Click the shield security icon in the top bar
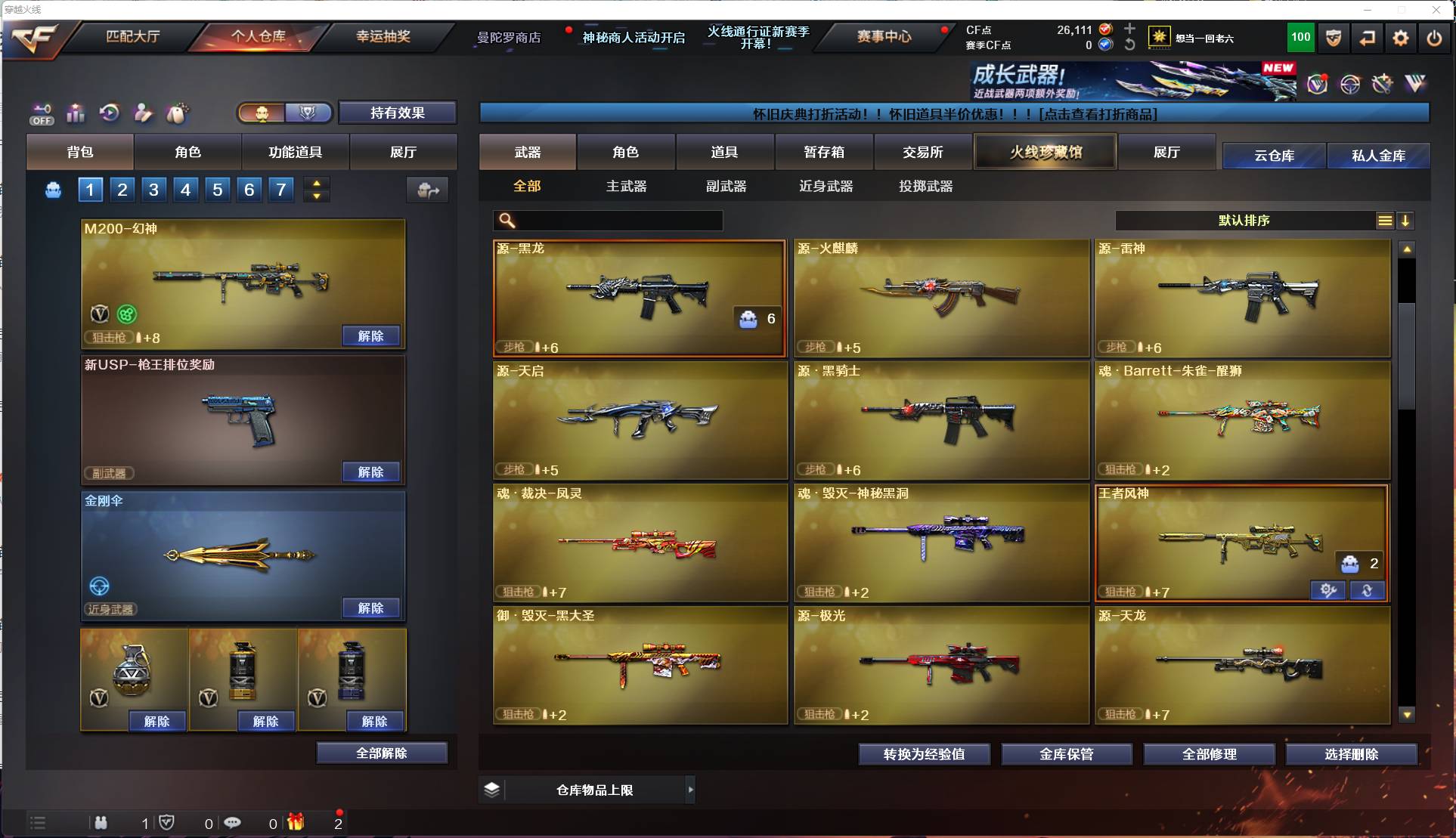This screenshot has height=838, width=1456. (1333, 37)
